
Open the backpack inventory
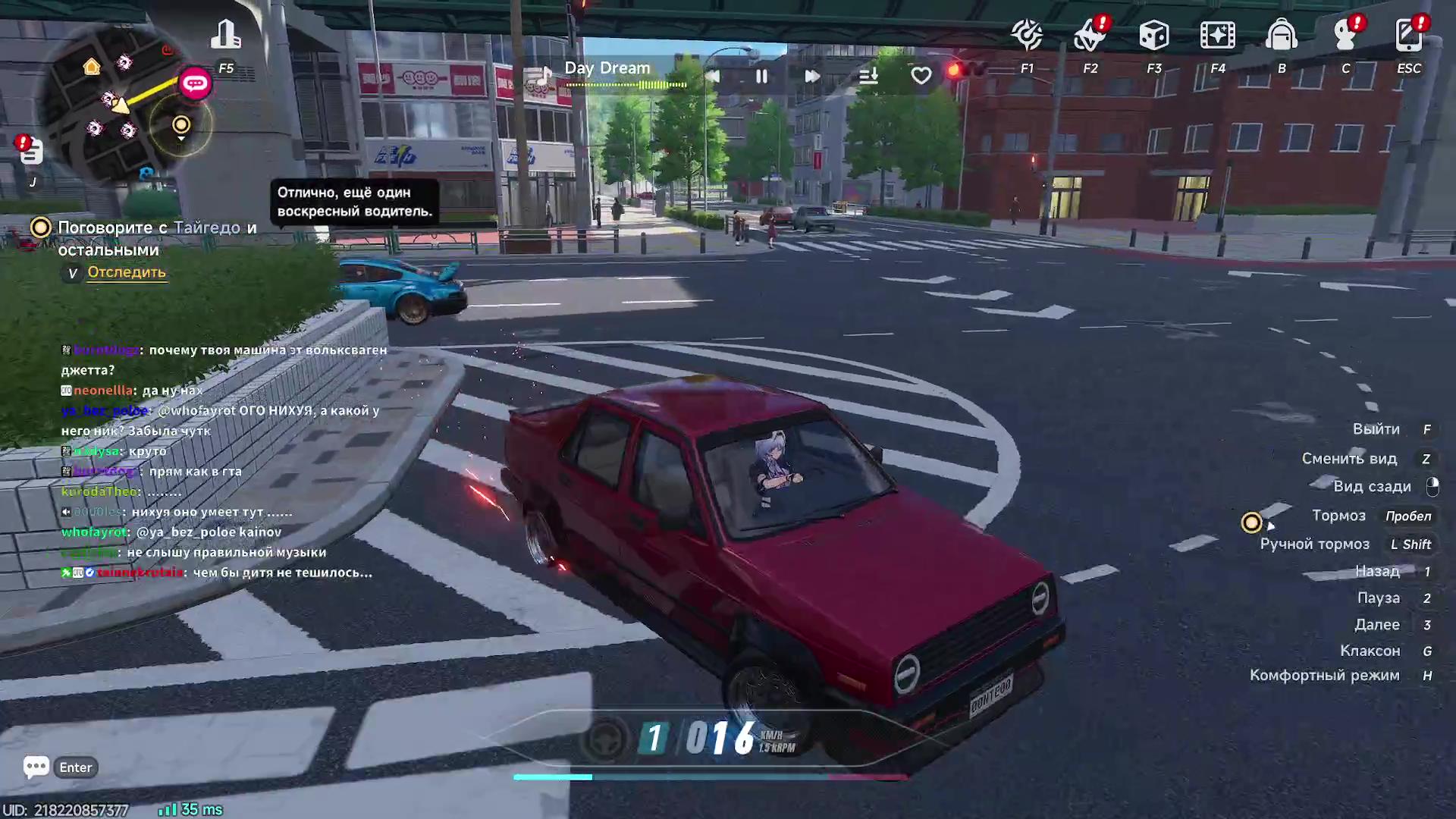[1281, 35]
